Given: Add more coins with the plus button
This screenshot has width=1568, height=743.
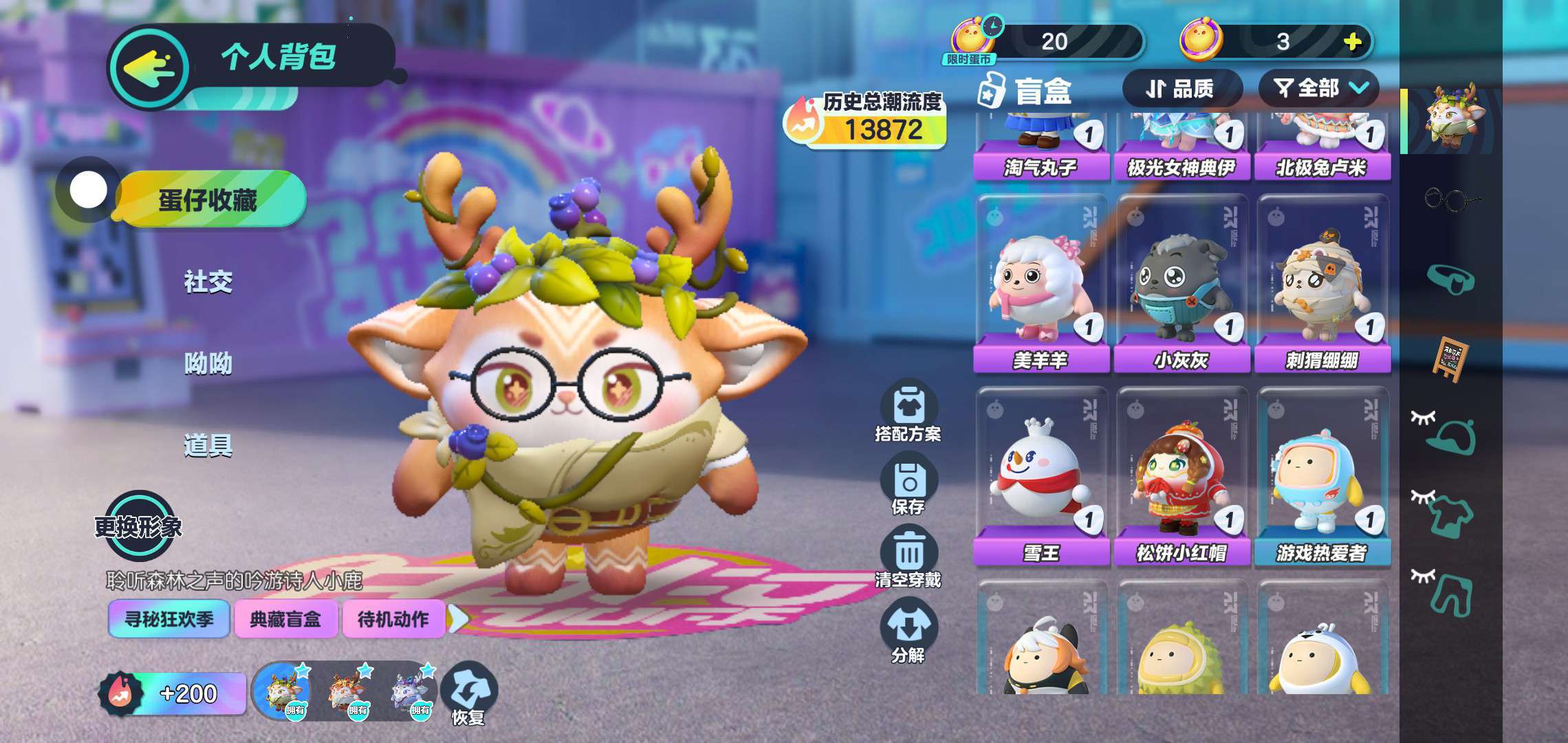Looking at the screenshot, I should pyautogui.click(x=1352, y=42).
